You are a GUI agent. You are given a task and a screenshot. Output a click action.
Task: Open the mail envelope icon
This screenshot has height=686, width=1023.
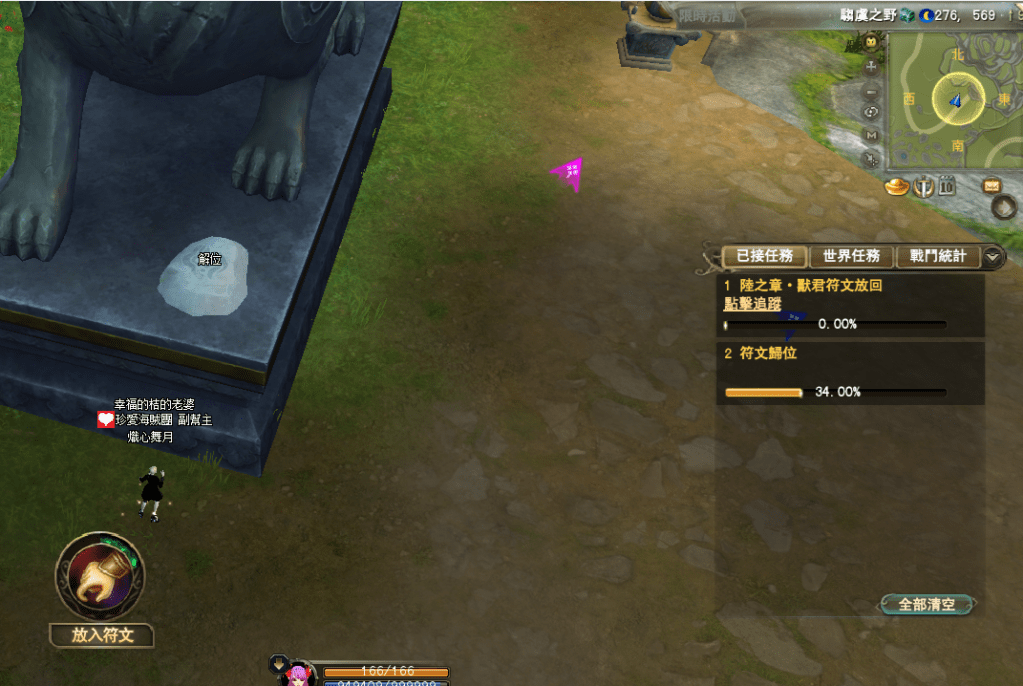(992, 185)
